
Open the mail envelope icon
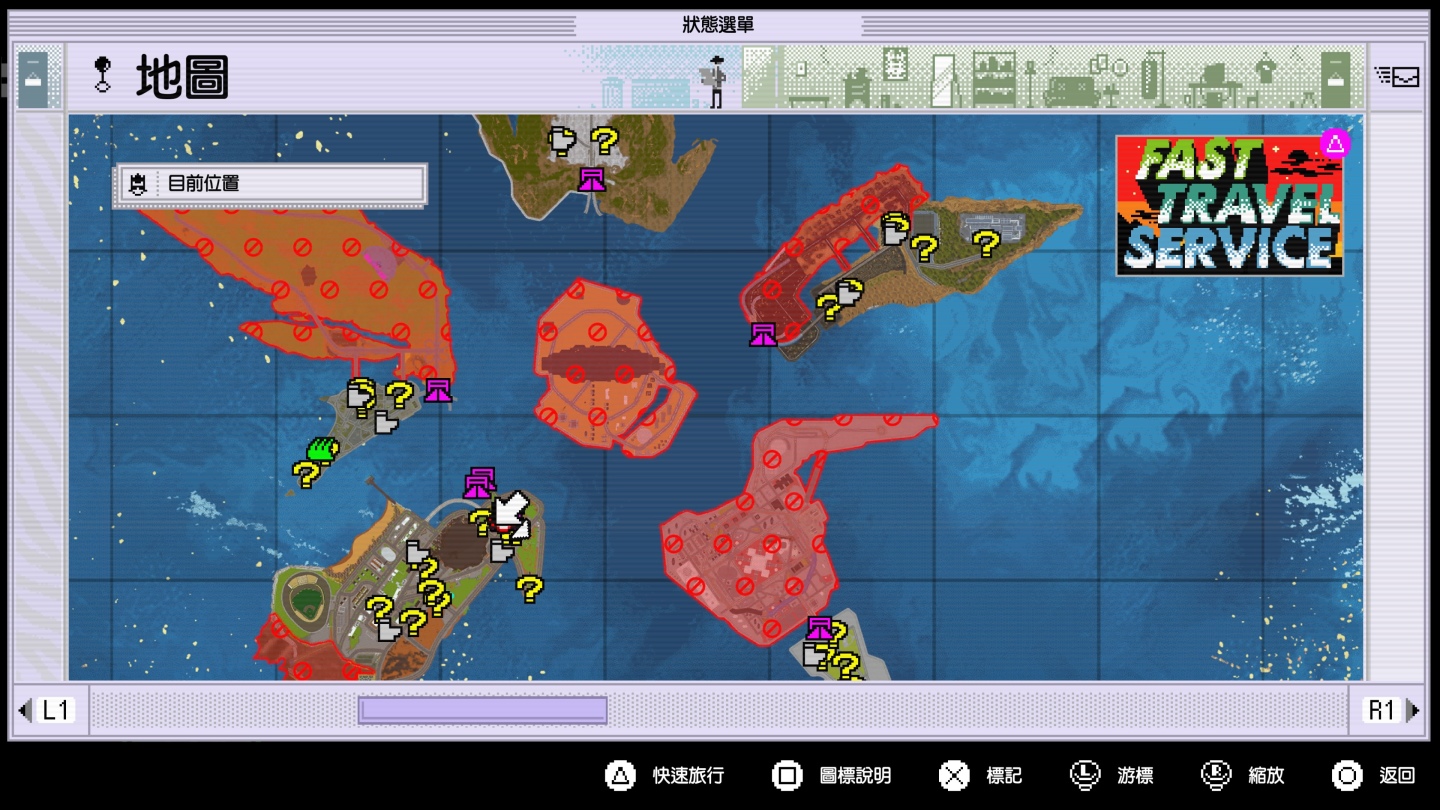(x=1397, y=76)
